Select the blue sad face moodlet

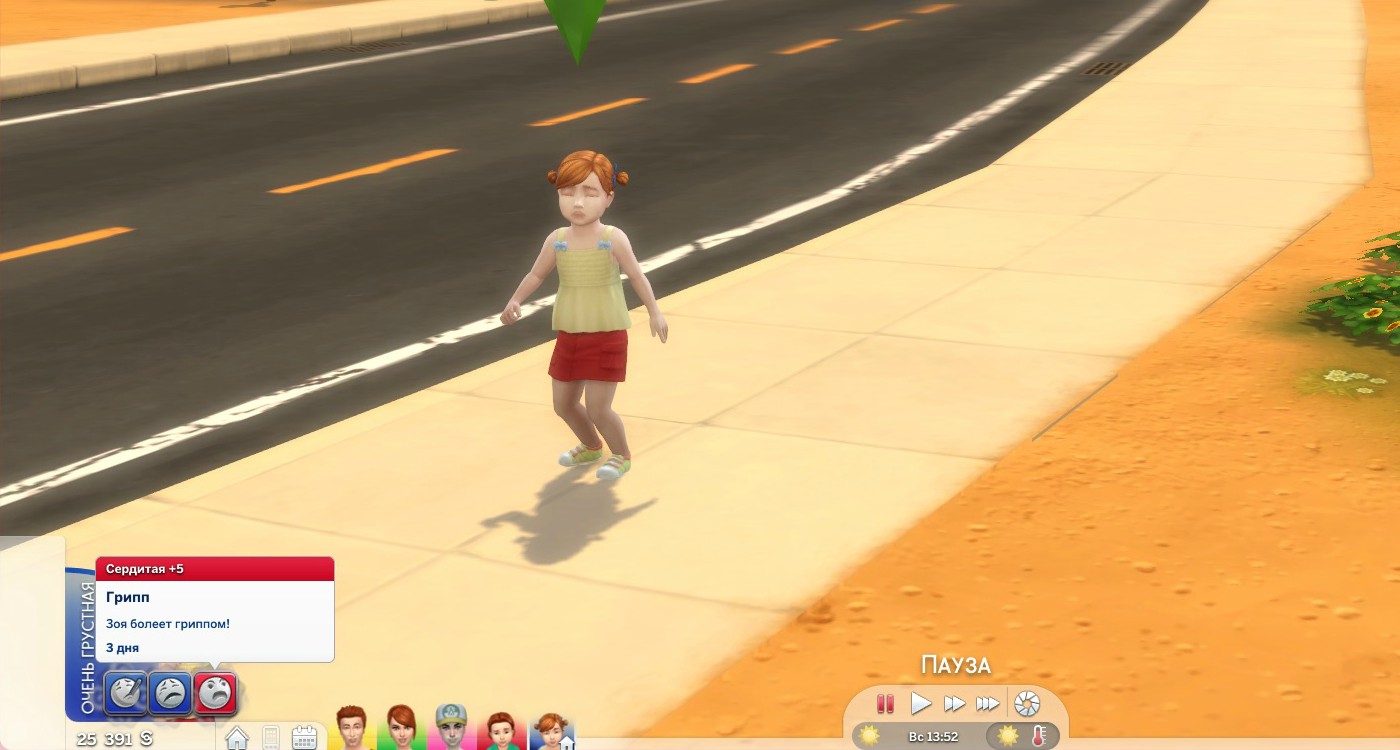coord(171,692)
